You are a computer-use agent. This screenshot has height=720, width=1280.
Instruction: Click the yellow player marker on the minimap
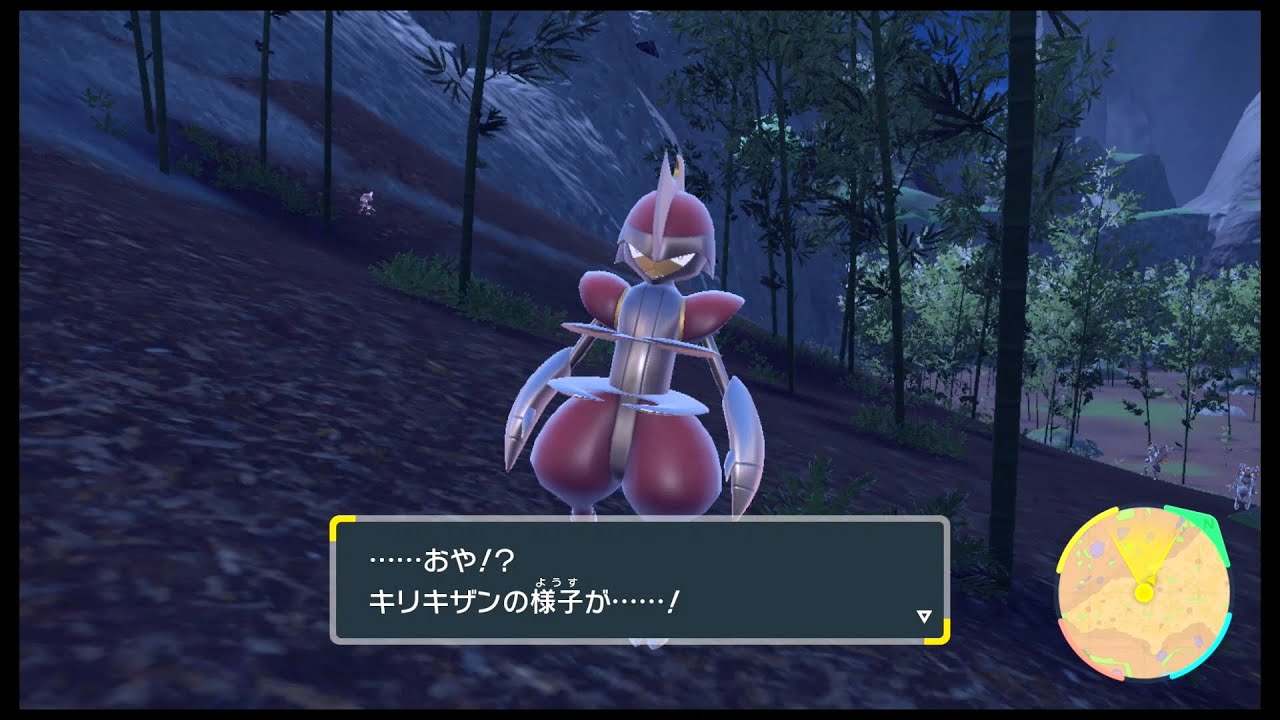[1143, 592]
